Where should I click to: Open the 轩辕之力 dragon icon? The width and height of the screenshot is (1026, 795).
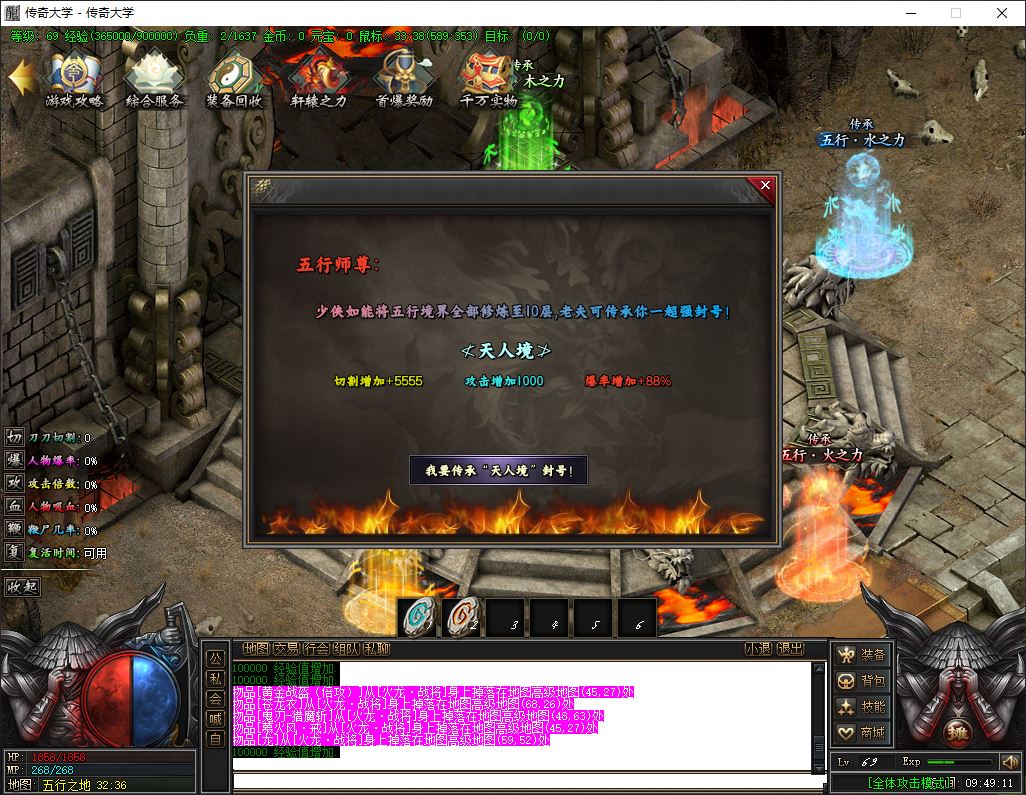pos(318,79)
